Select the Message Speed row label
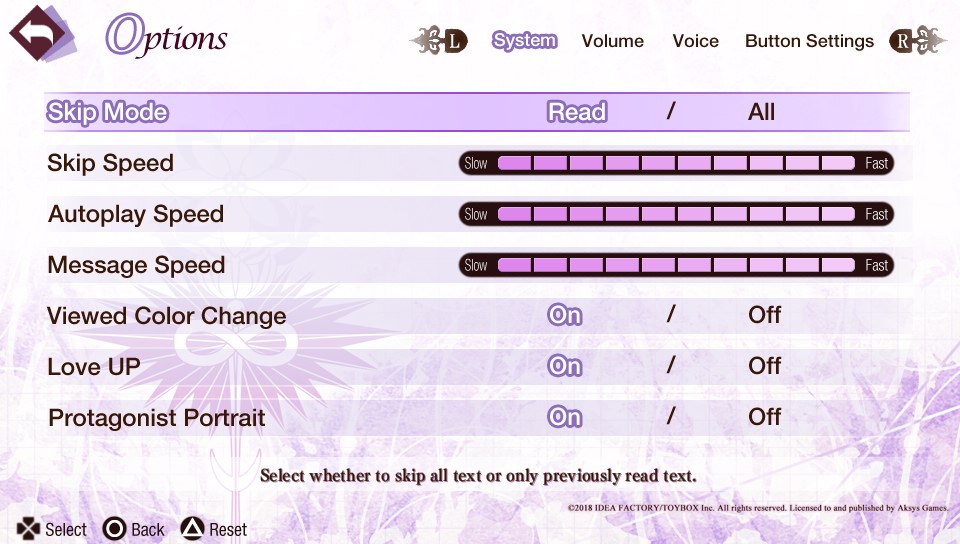 [136, 265]
